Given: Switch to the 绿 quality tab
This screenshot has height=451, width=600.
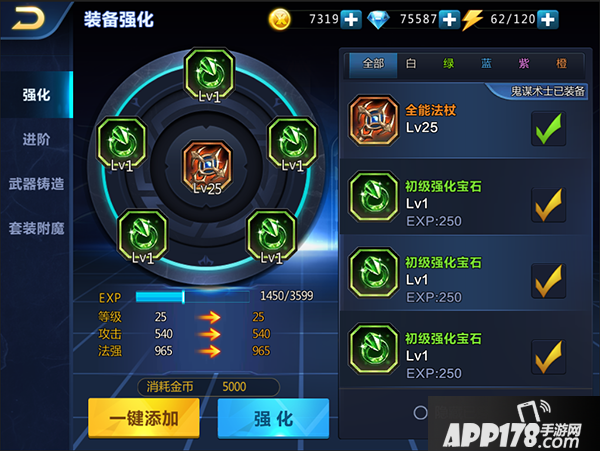Looking at the screenshot, I should [448, 63].
